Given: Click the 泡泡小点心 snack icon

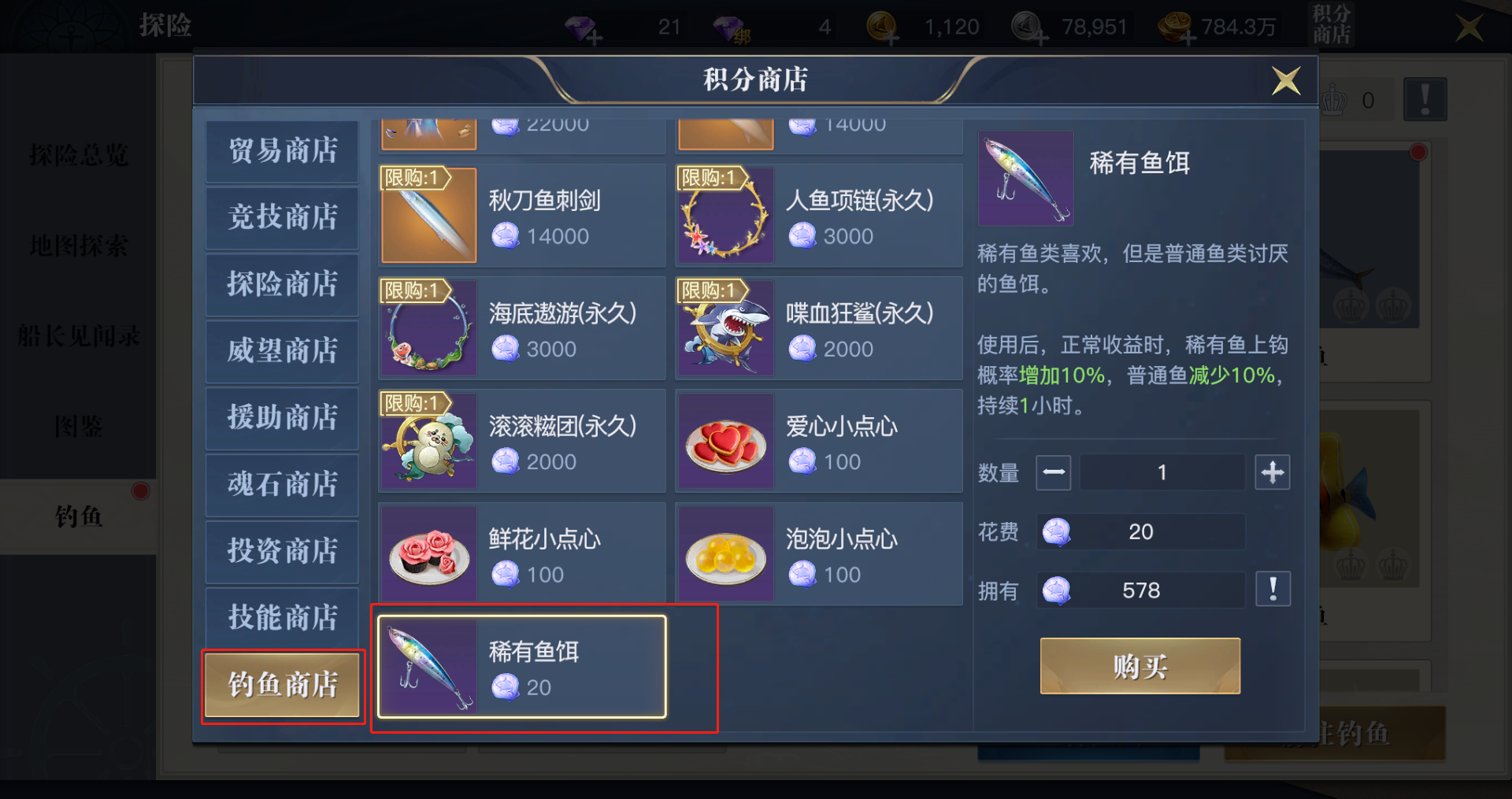Looking at the screenshot, I should click(724, 553).
